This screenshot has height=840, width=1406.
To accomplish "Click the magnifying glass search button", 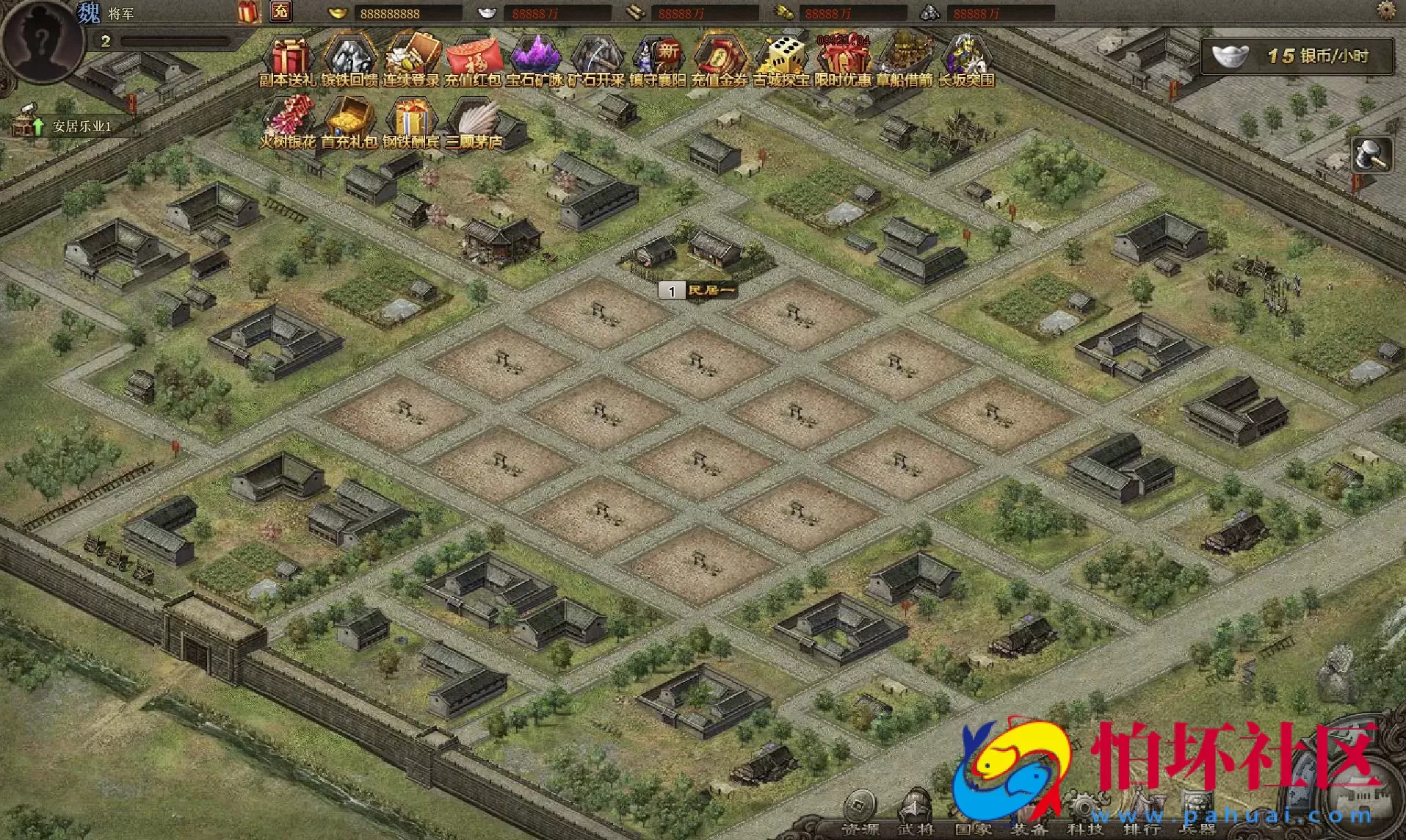I will click(1371, 154).
